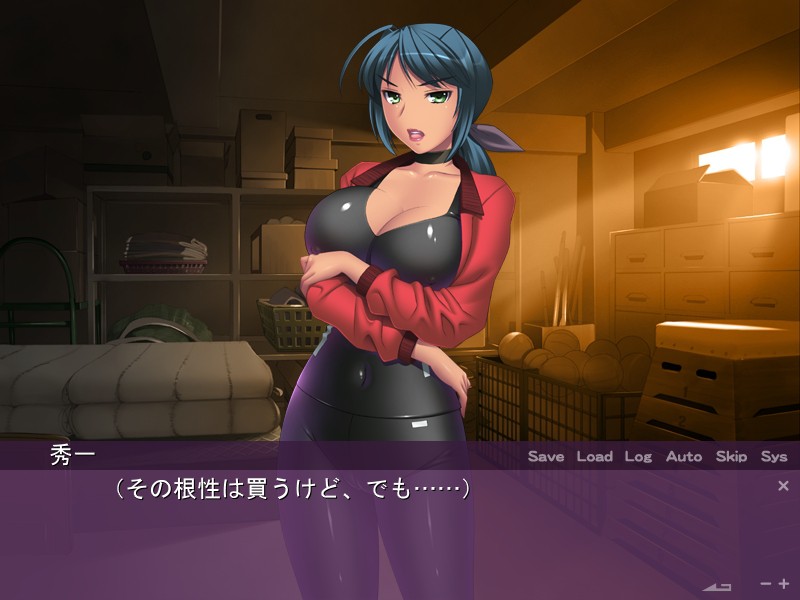Open the Save menu

[x=546, y=456]
